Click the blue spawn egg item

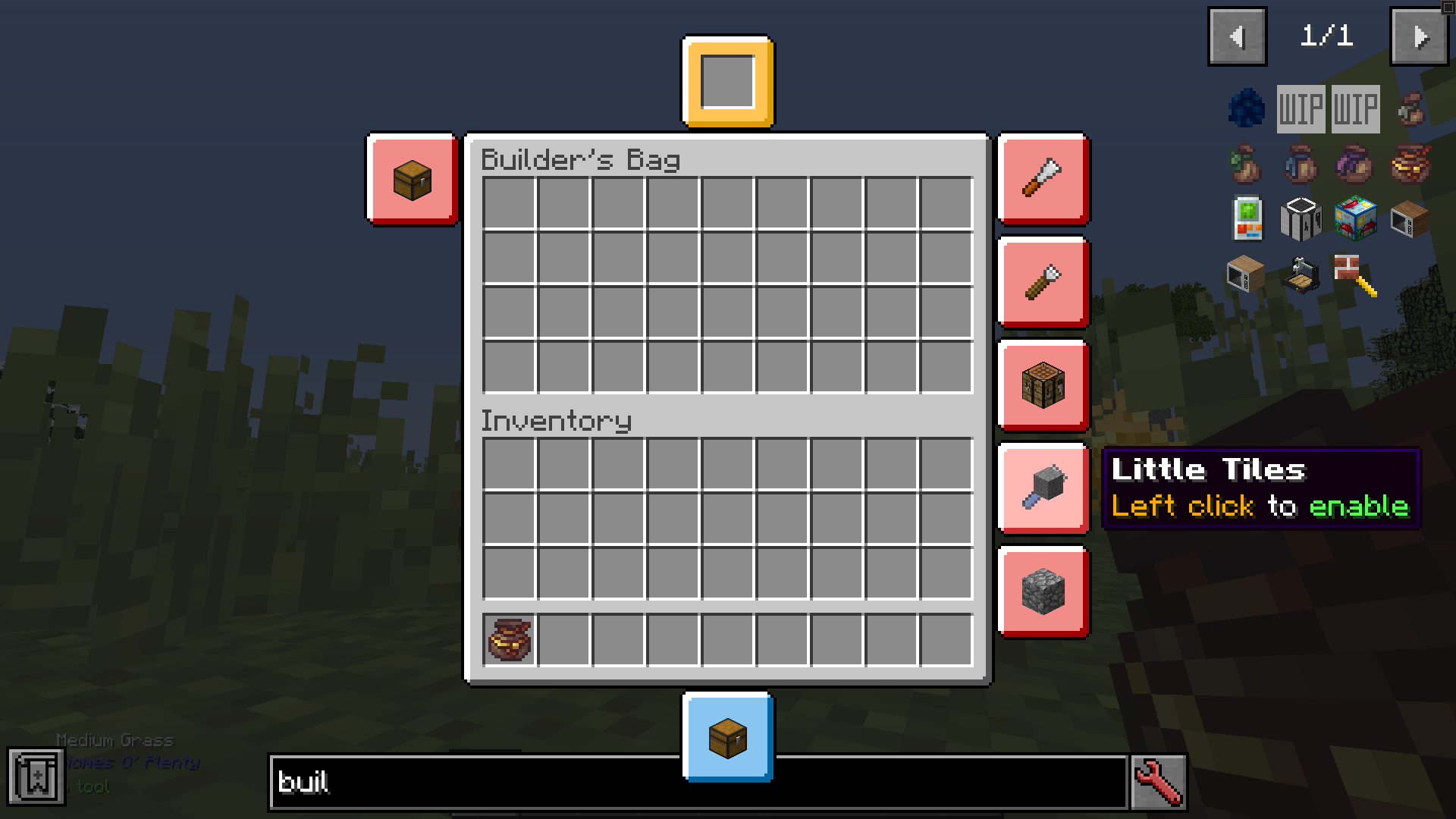pyautogui.click(x=1246, y=108)
